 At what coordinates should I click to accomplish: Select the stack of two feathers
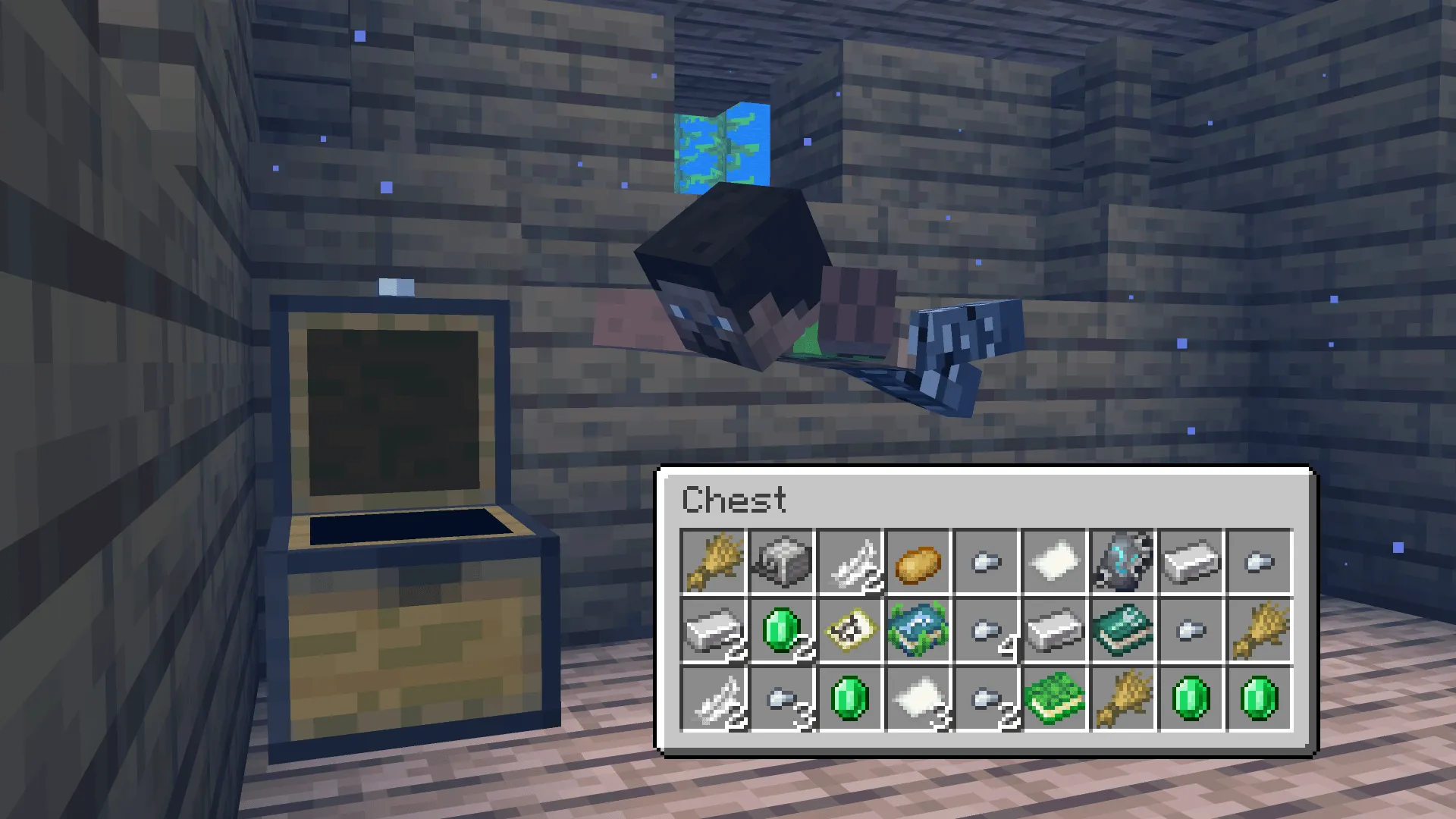click(x=849, y=561)
